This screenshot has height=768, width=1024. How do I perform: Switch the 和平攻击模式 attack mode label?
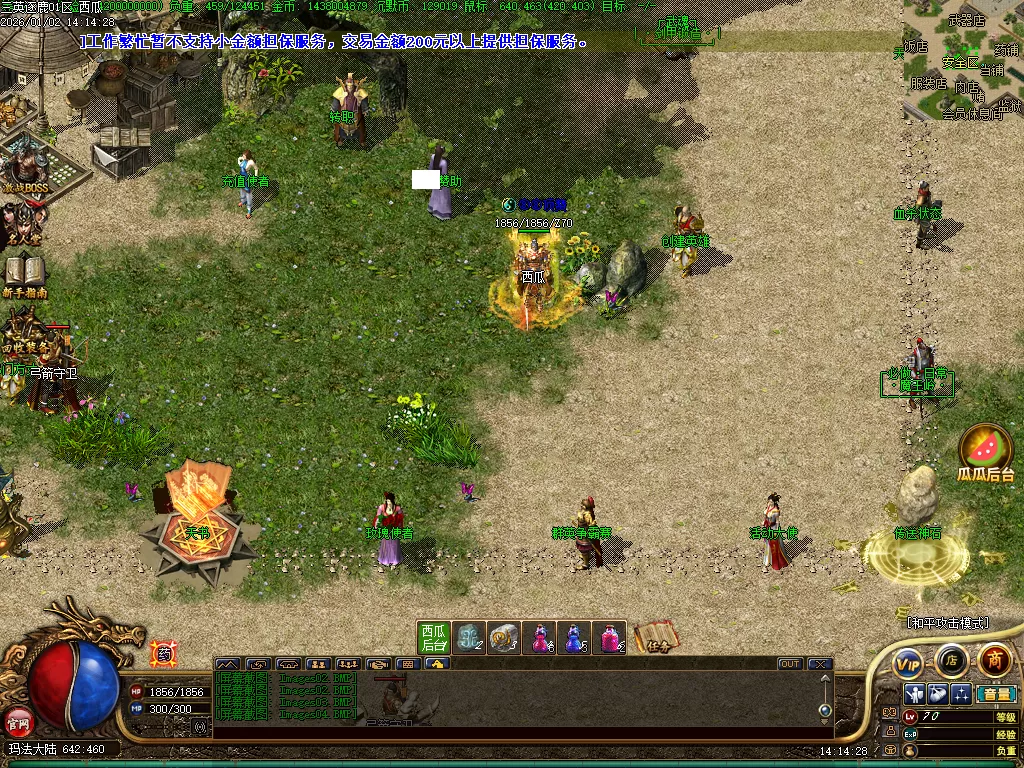[947, 622]
